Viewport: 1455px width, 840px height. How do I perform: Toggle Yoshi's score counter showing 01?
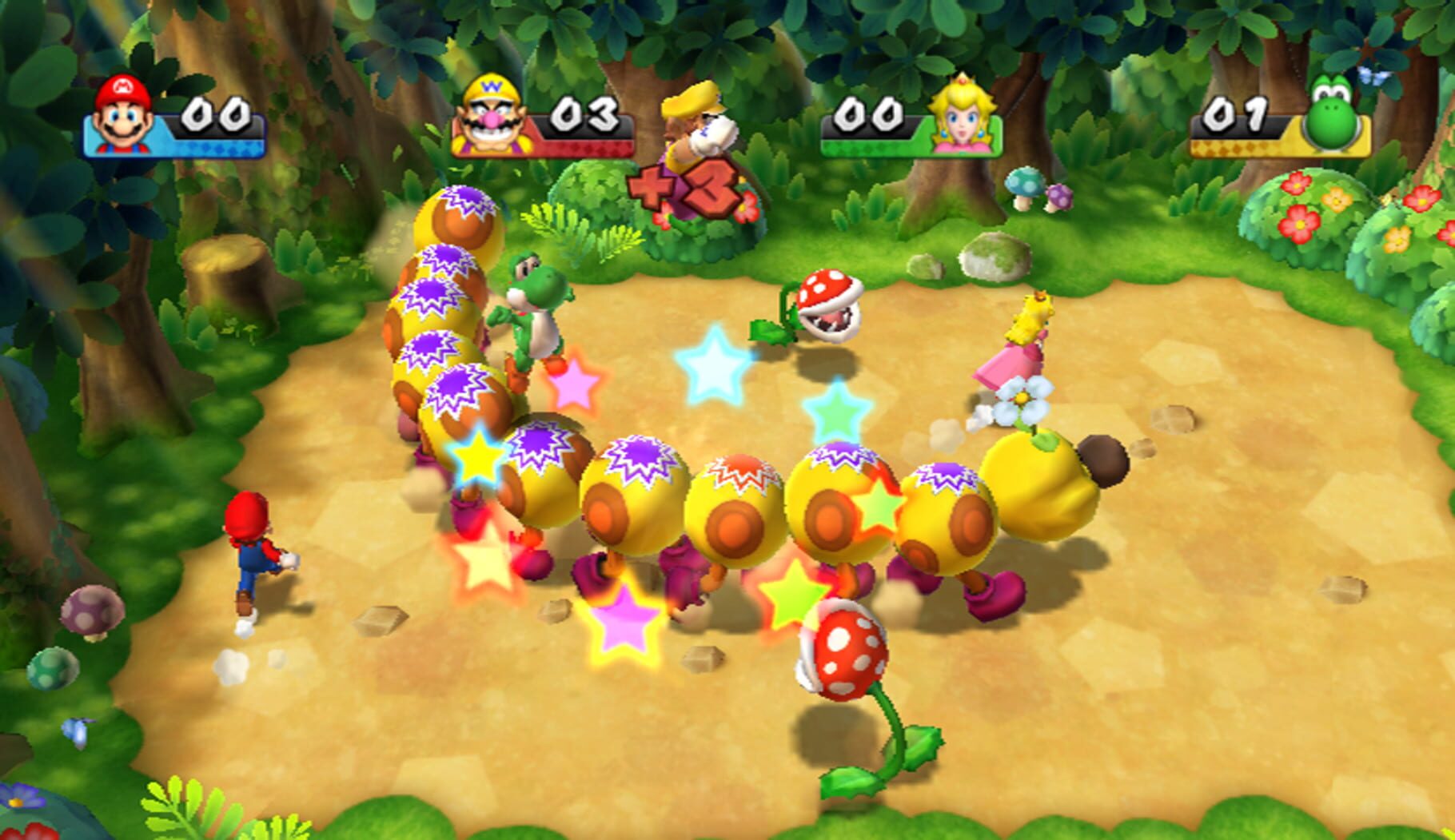(x=1237, y=112)
